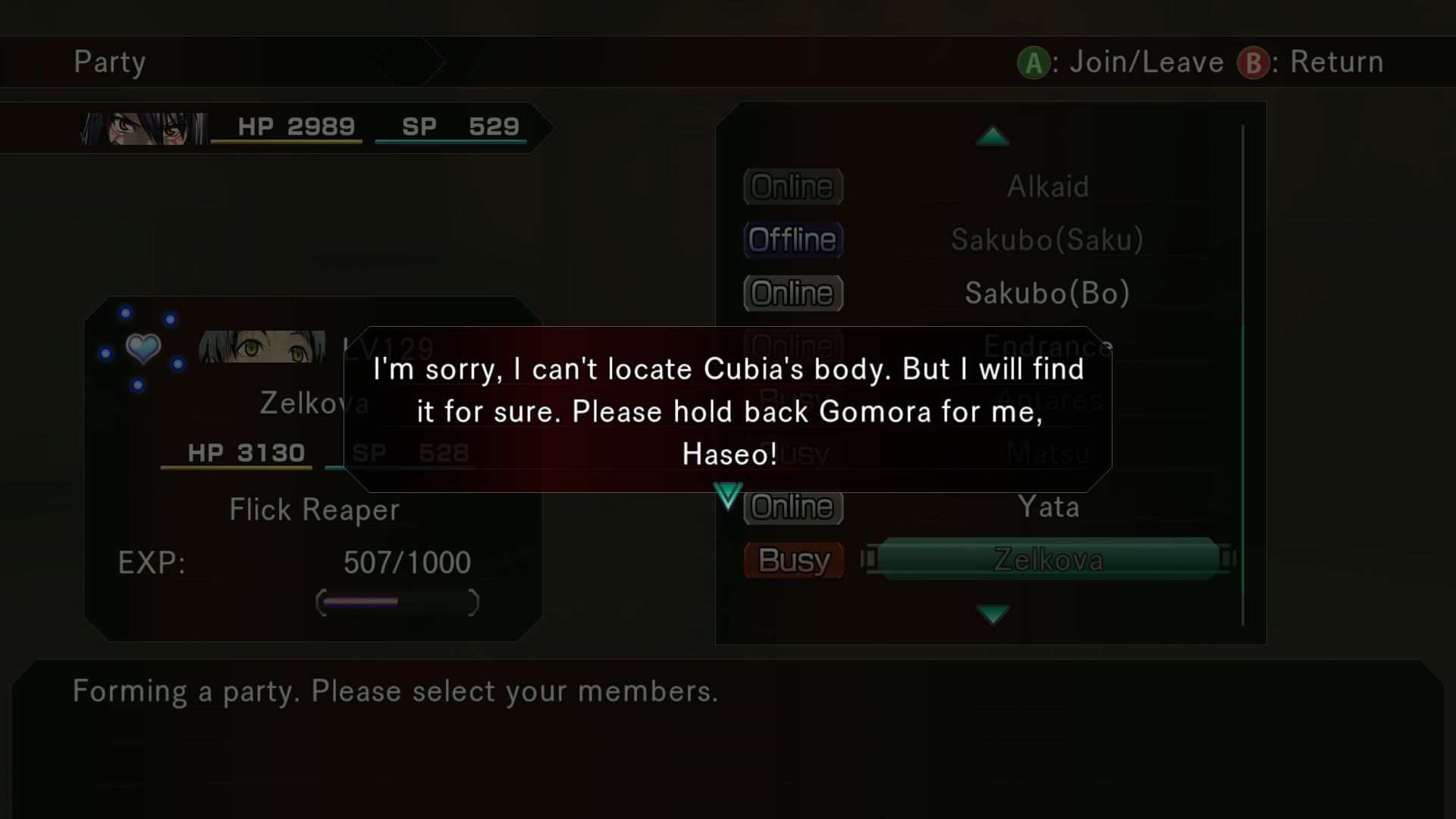Image resolution: width=1456 pixels, height=819 pixels.
Task: Advance the dialogue with the green arrow
Action: pyautogui.click(x=728, y=496)
